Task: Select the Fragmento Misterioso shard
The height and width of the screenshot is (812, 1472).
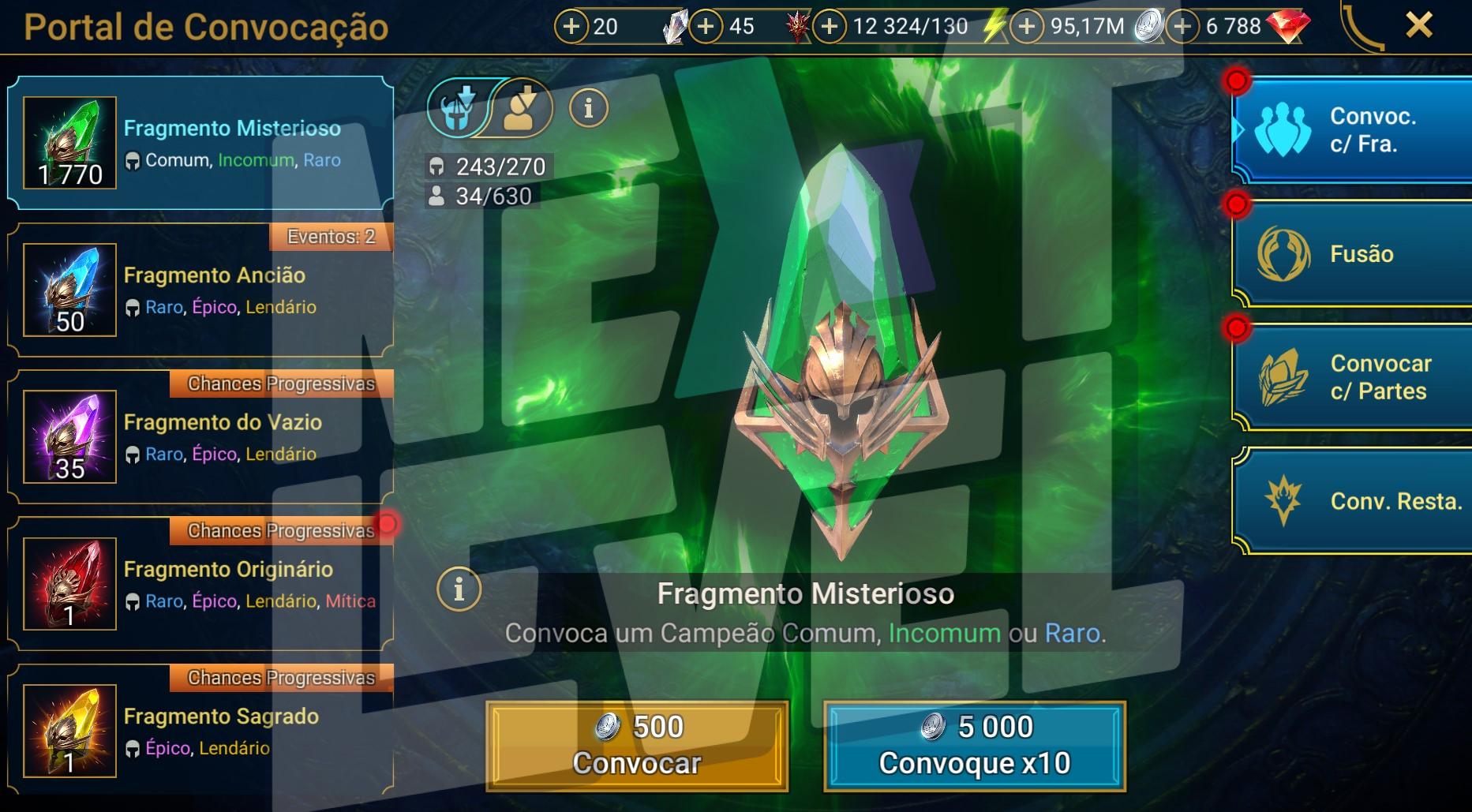Action: [200, 144]
